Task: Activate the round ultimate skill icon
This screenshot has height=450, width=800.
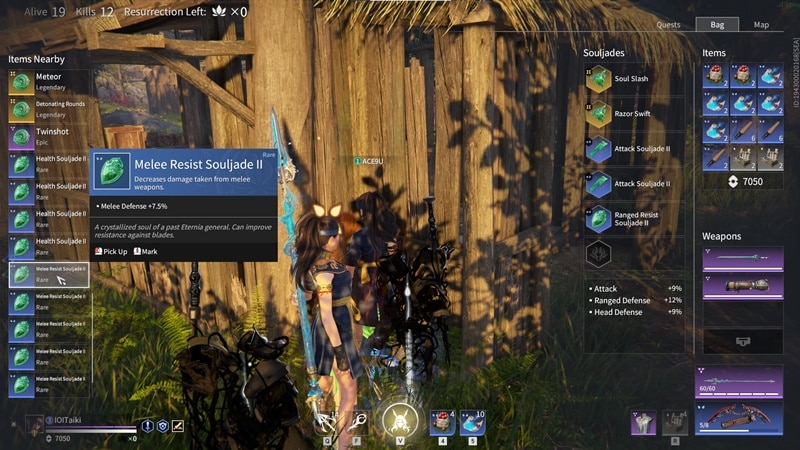Action: pos(400,420)
